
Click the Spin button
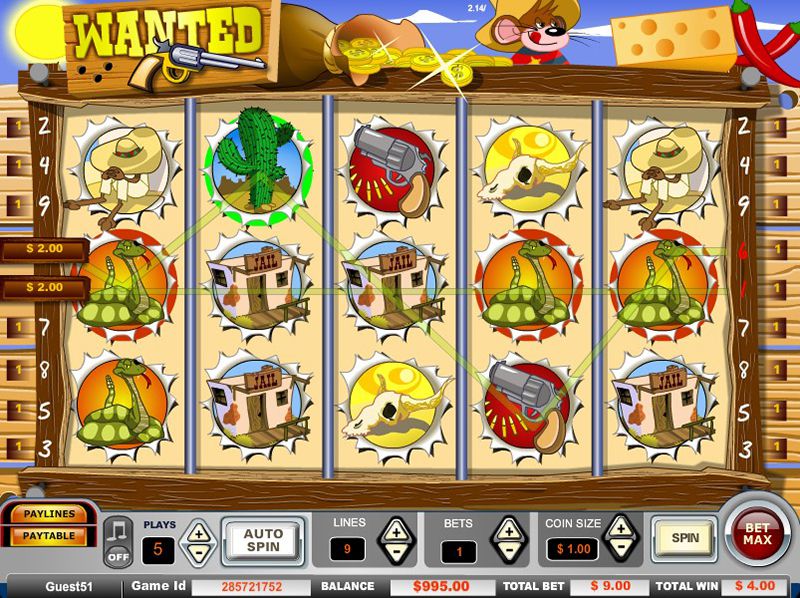pos(685,538)
